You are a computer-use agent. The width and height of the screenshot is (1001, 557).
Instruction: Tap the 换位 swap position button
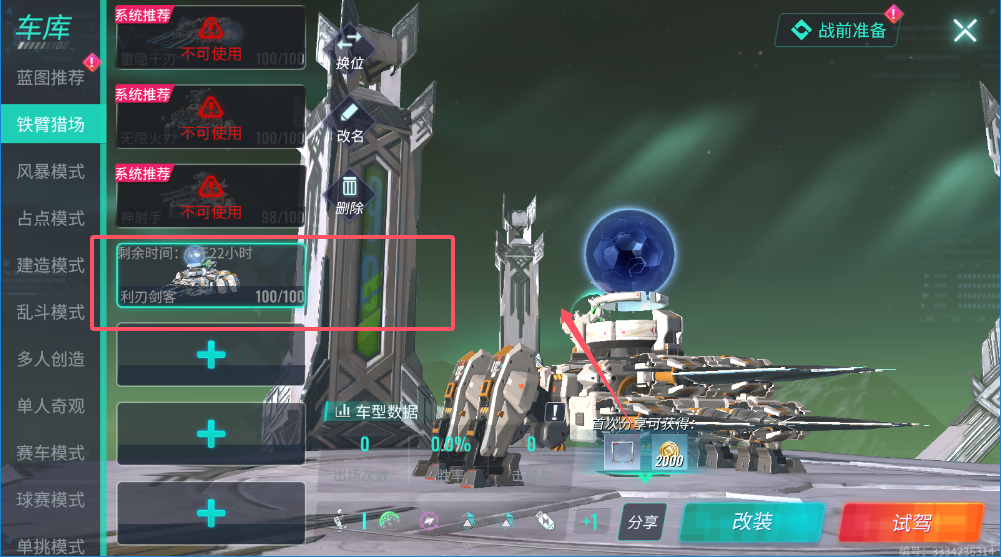click(349, 47)
